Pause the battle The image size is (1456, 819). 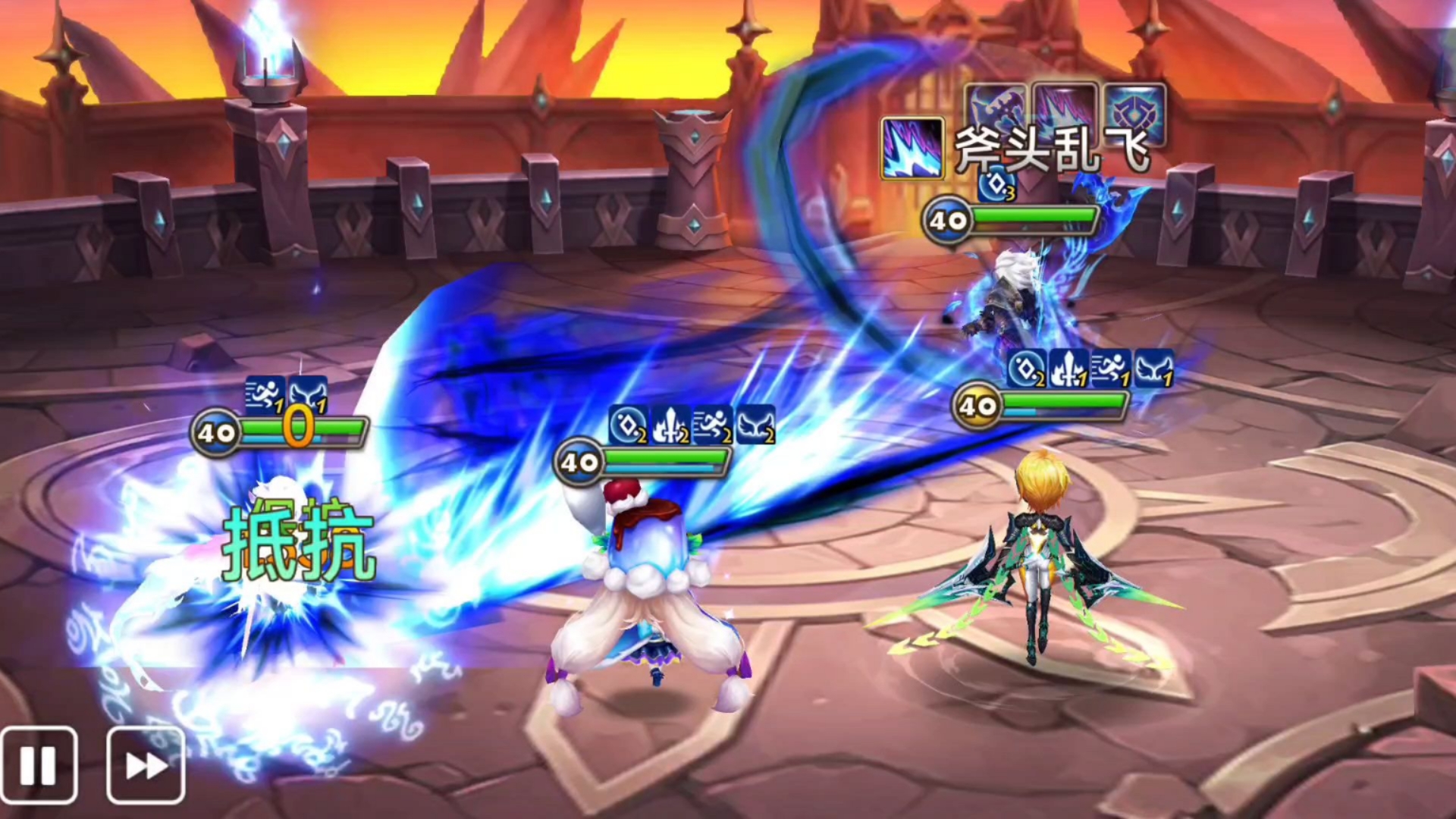(39, 765)
